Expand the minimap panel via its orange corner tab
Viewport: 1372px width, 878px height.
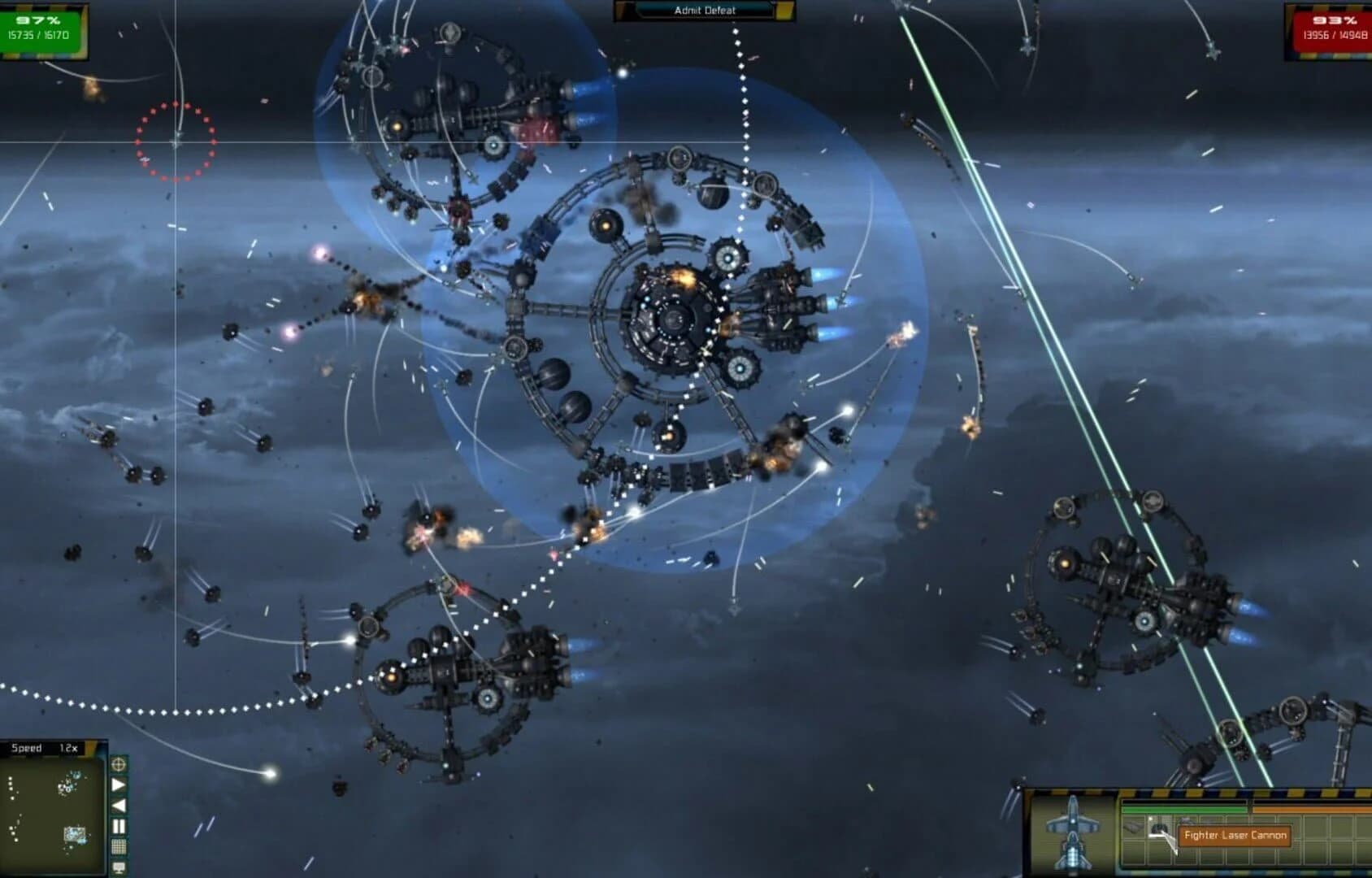[91, 745]
